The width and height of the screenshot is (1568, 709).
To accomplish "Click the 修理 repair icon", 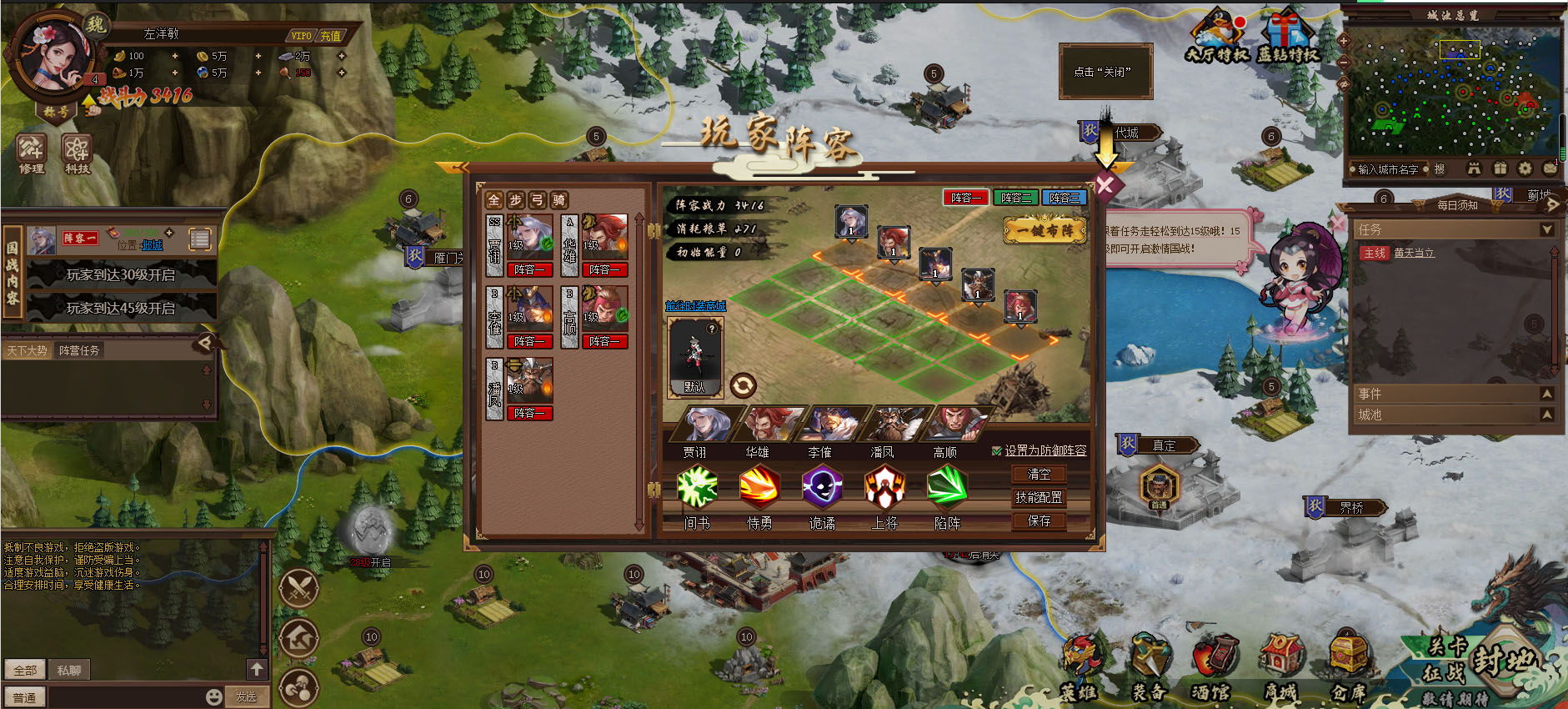I will click(x=32, y=153).
